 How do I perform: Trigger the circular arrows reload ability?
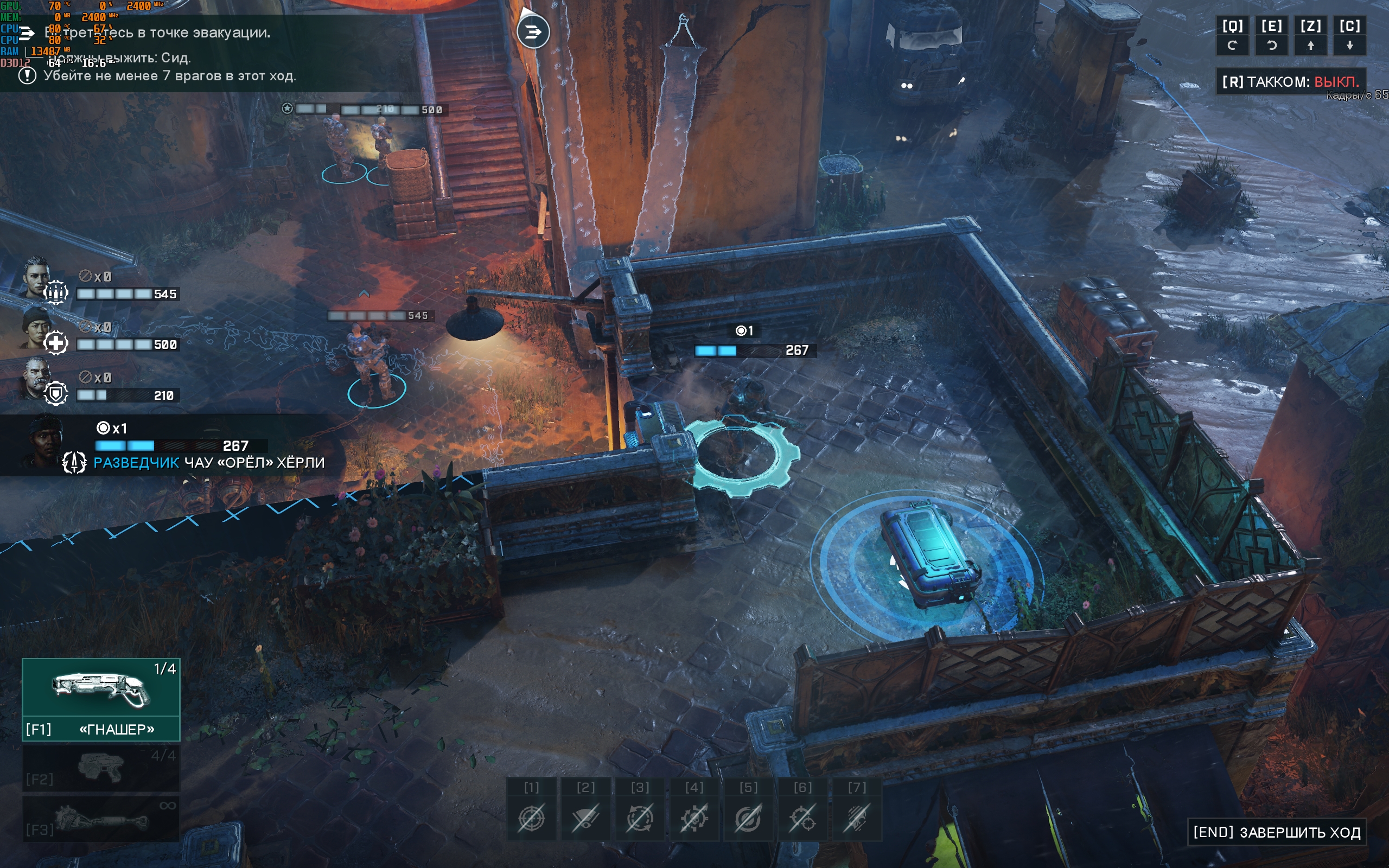(640, 817)
